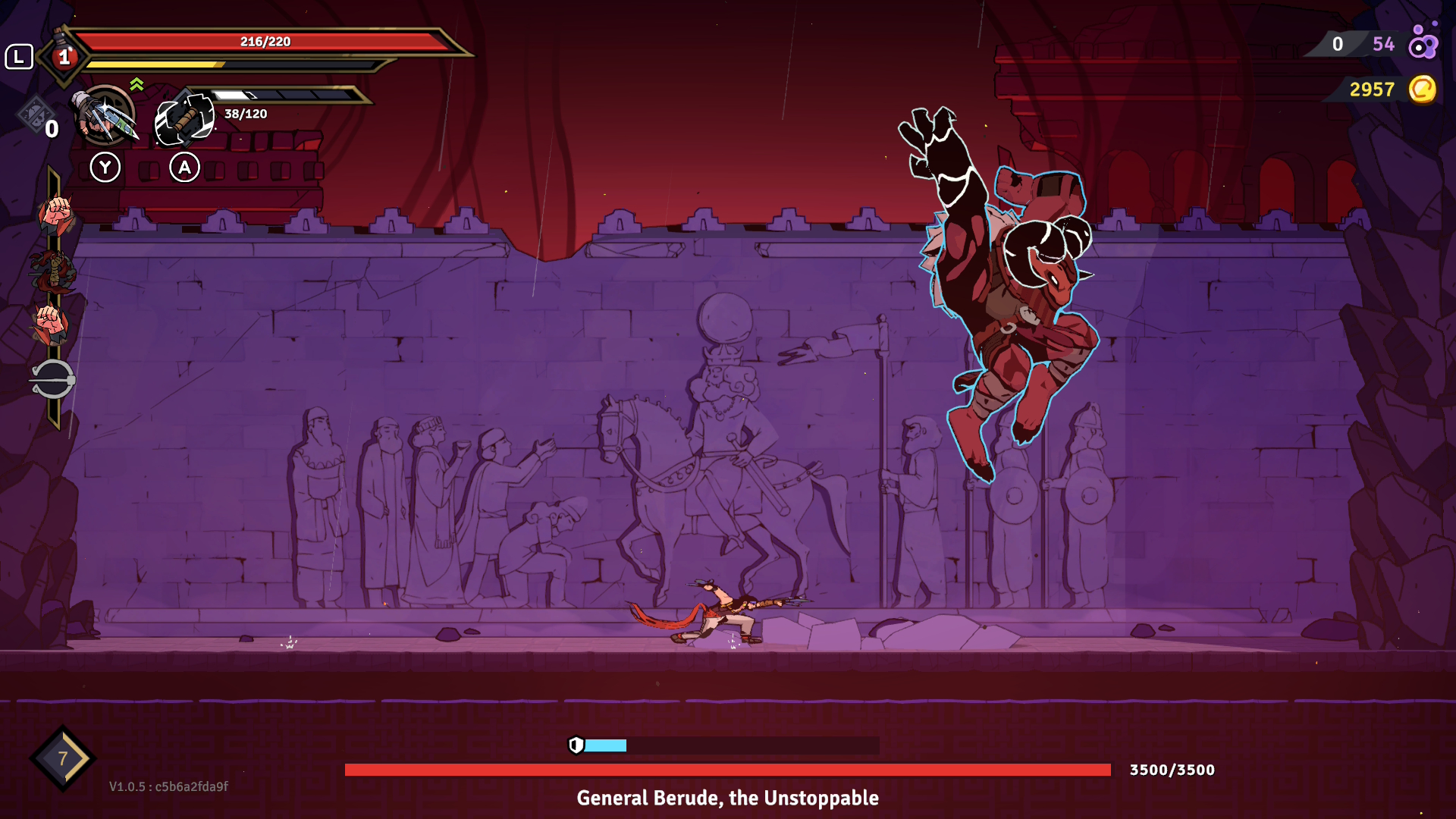Click the gold coin currency icon

[1423, 89]
